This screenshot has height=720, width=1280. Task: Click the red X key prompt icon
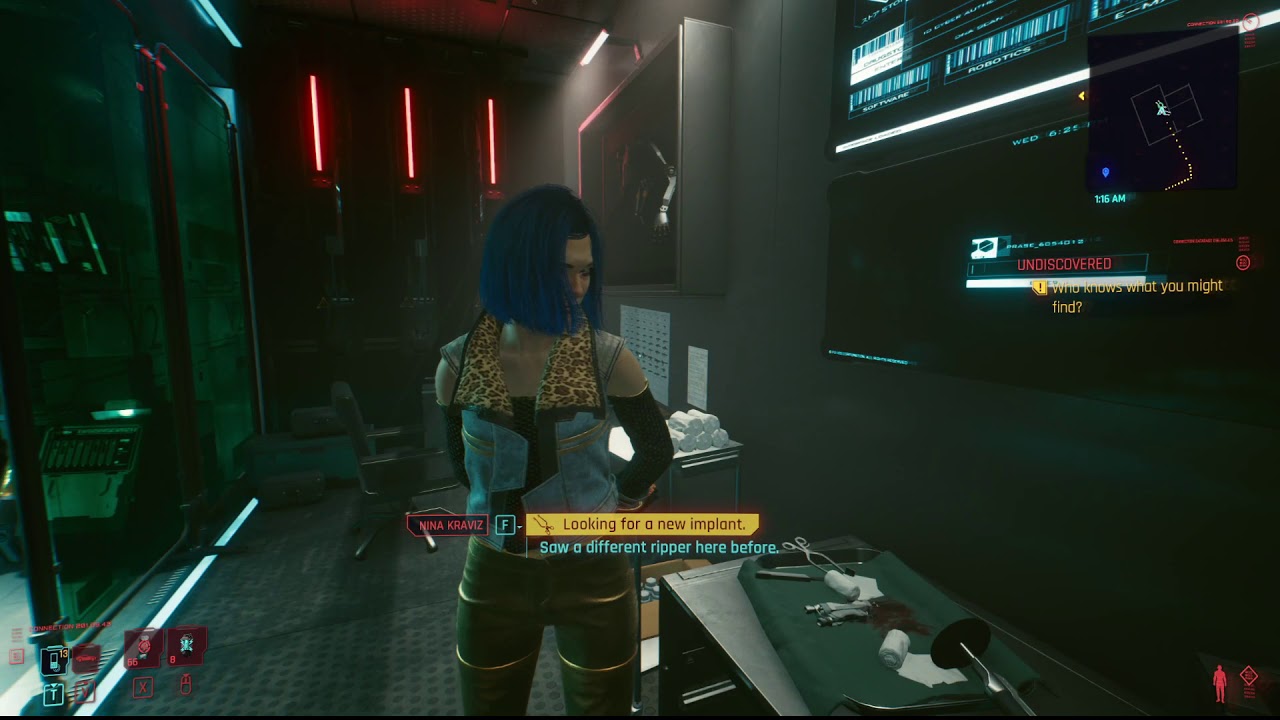click(143, 688)
